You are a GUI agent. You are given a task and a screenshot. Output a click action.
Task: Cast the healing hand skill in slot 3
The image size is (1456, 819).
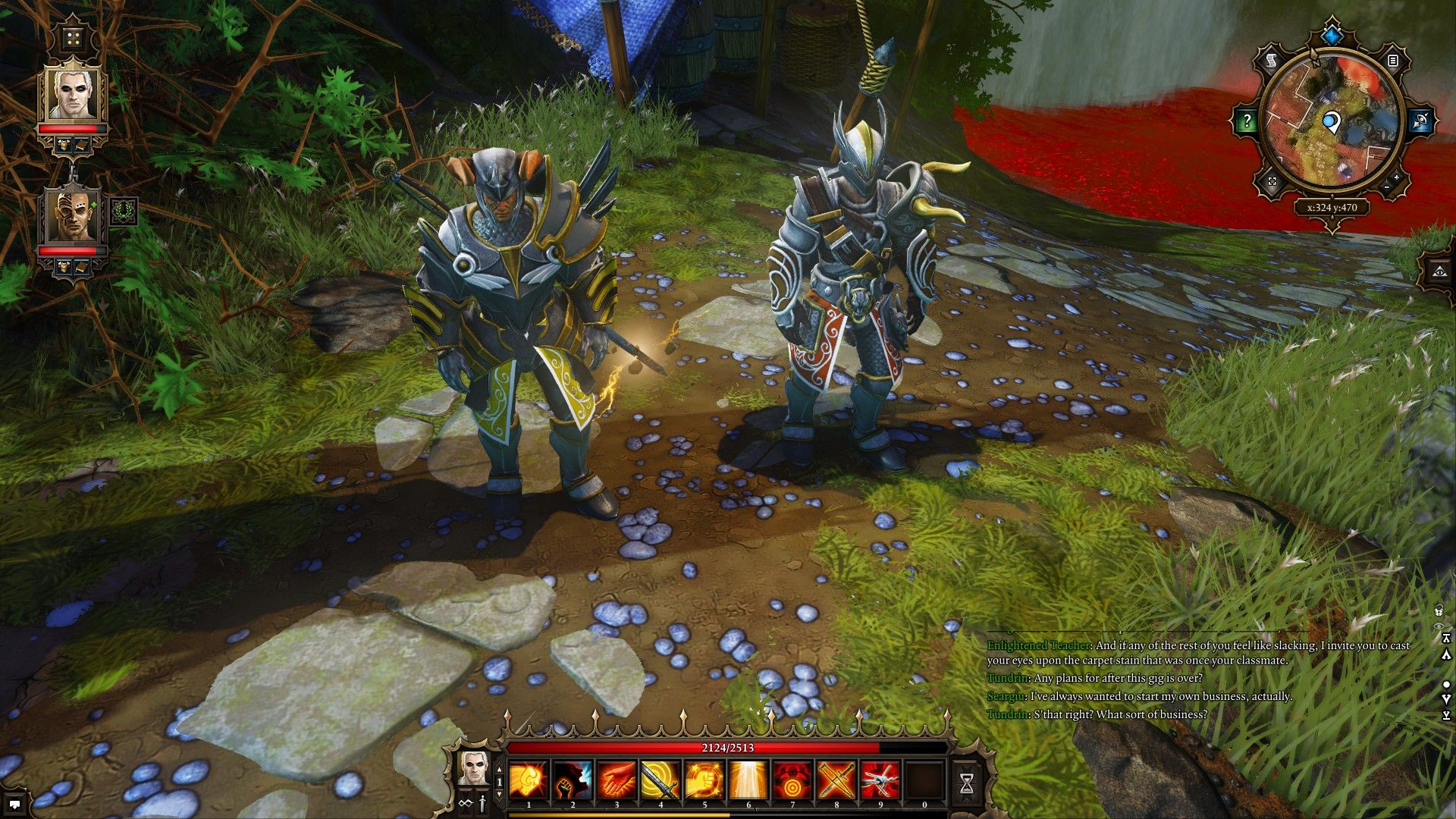click(617, 778)
